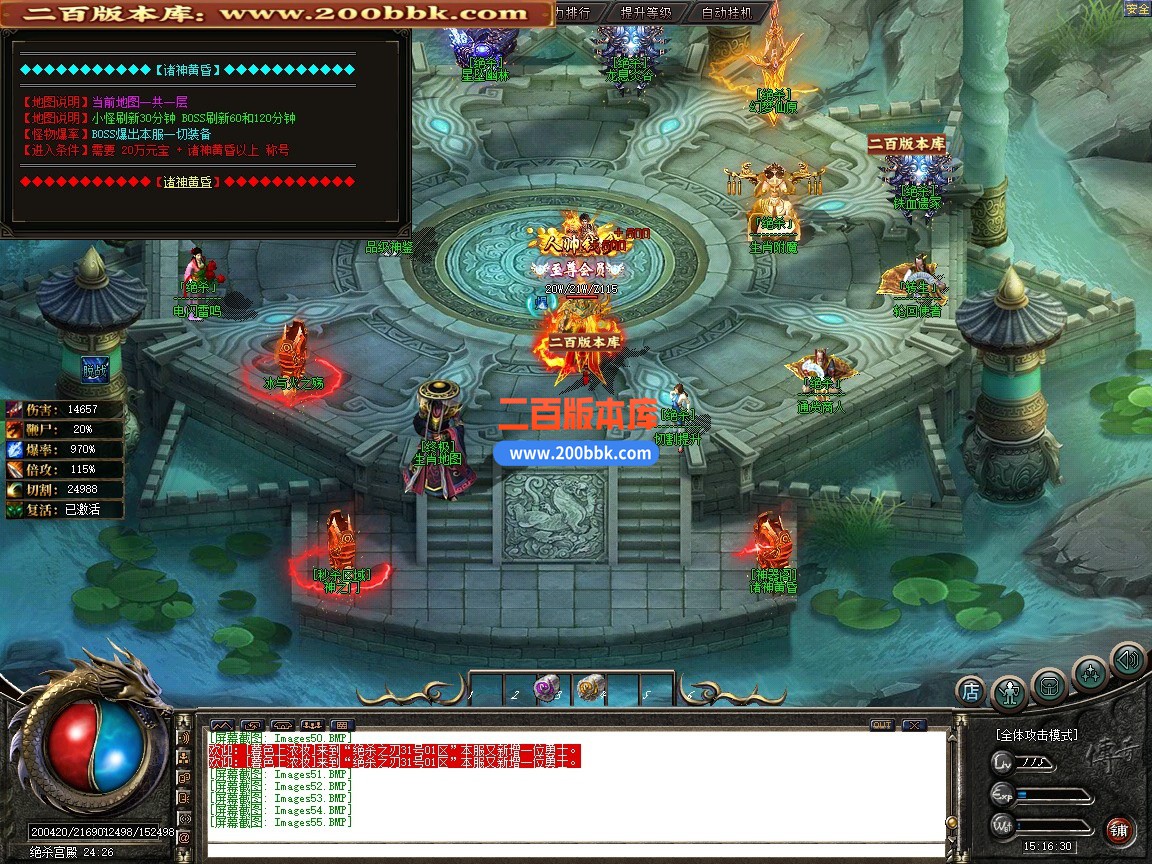This screenshot has height=864, width=1152.
Task: Click the blue 脱机 icon beside the lantern
Action: [96, 369]
